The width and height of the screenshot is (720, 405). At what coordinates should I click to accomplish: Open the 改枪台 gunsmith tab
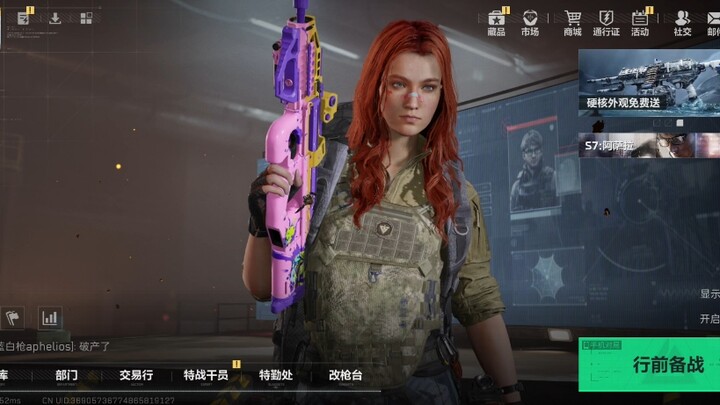[345, 376]
